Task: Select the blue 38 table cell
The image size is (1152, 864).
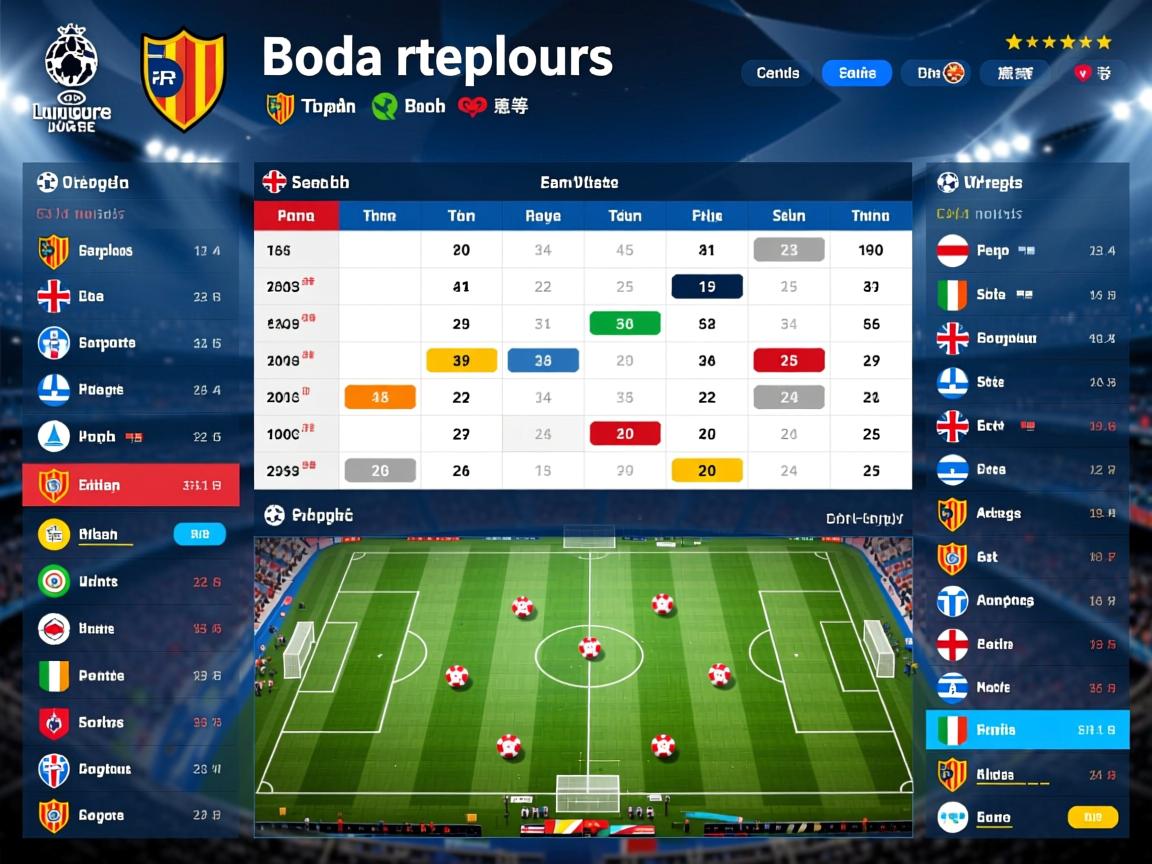Action: [x=543, y=361]
